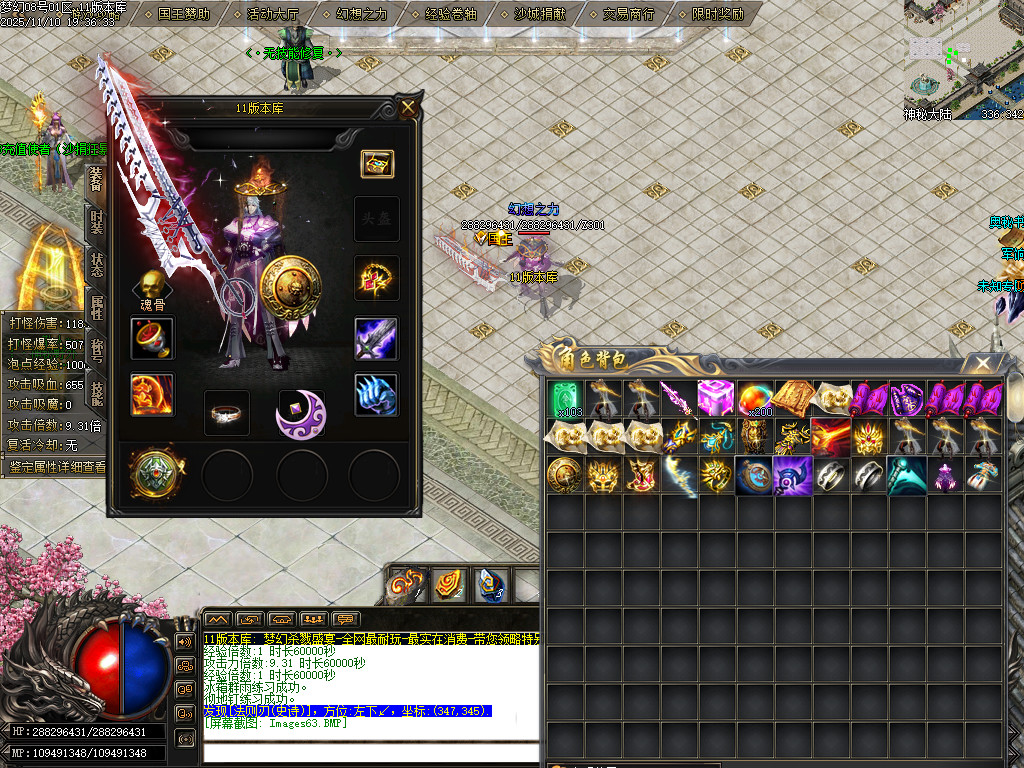Open the 国王赞助 top menu
The width and height of the screenshot is (1024, 768).
point(184,15)
